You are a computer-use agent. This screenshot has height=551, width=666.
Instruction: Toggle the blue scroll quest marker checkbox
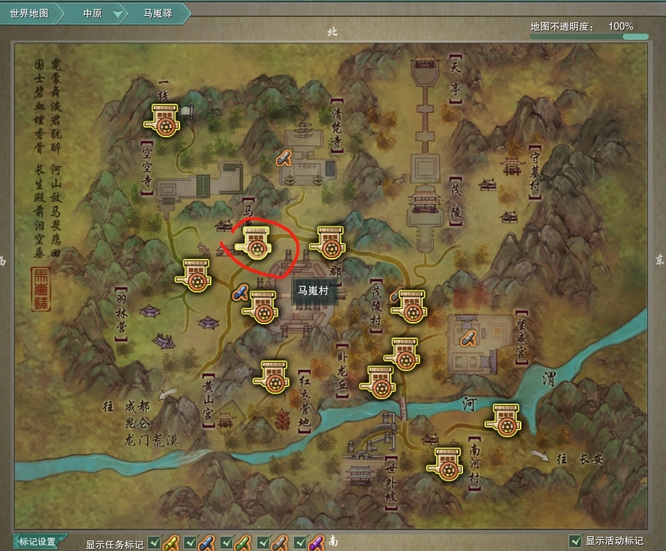(x=189, y=543)
